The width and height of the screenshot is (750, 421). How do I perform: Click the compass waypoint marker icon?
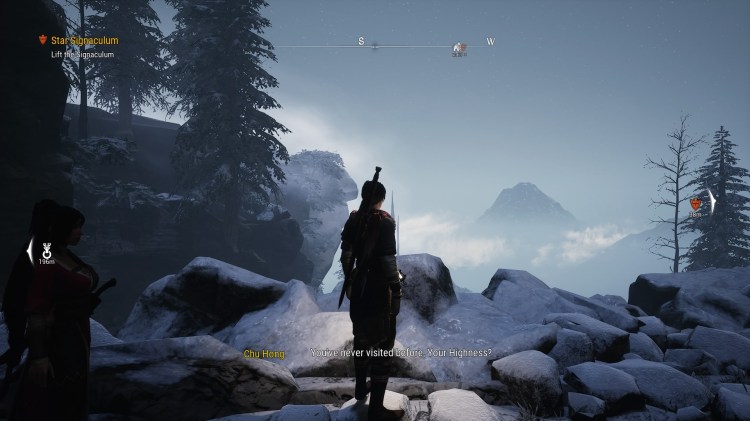click(458, 46)
